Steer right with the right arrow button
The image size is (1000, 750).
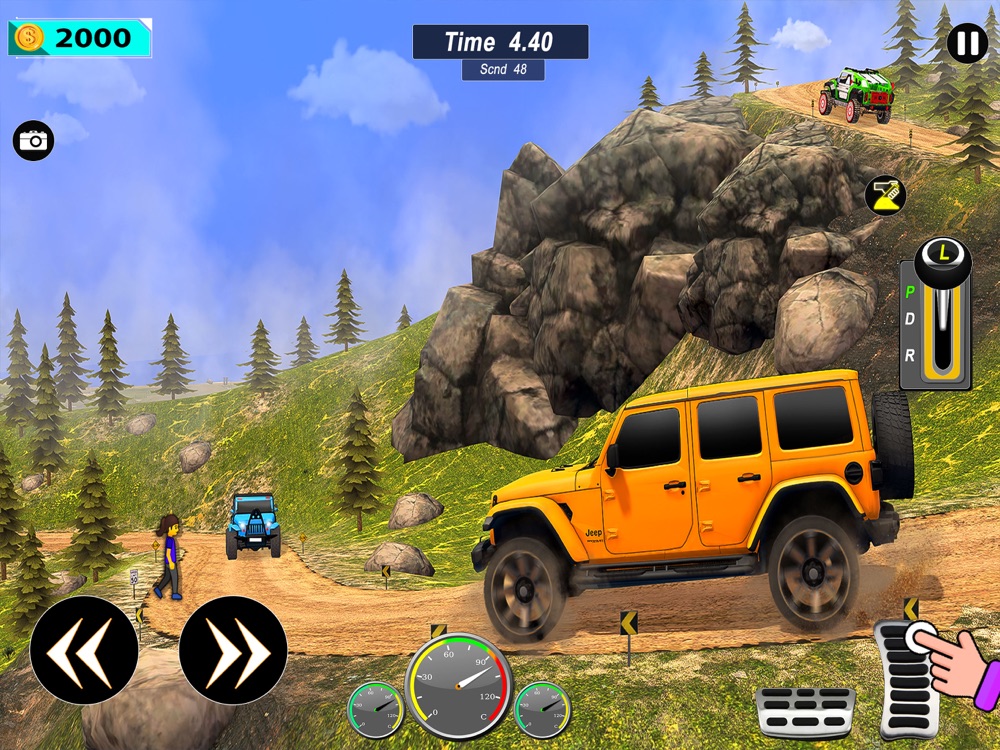click(x=233, y=651)
